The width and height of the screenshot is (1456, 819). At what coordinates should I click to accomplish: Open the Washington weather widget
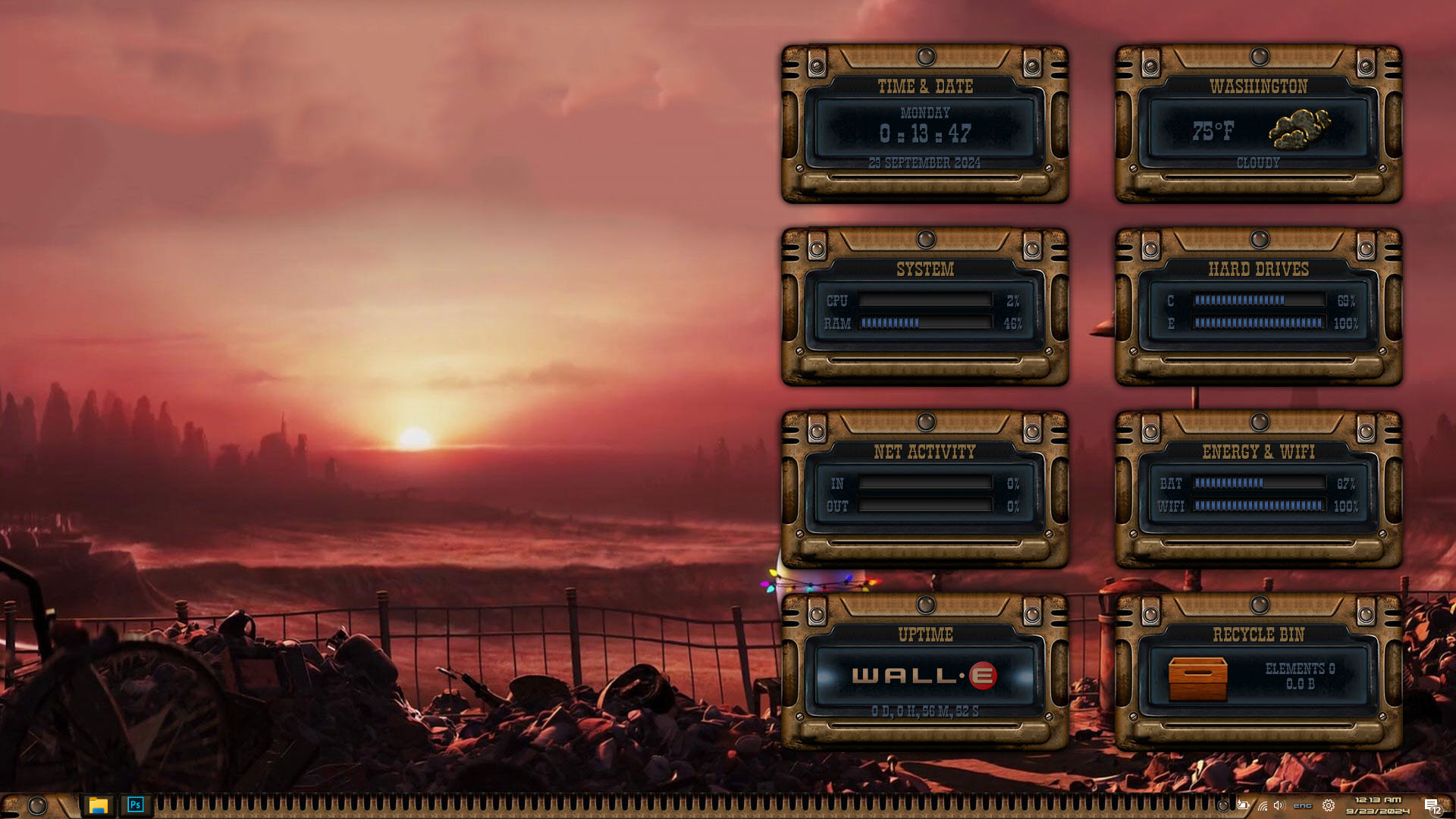click(x=1258, y=124)
